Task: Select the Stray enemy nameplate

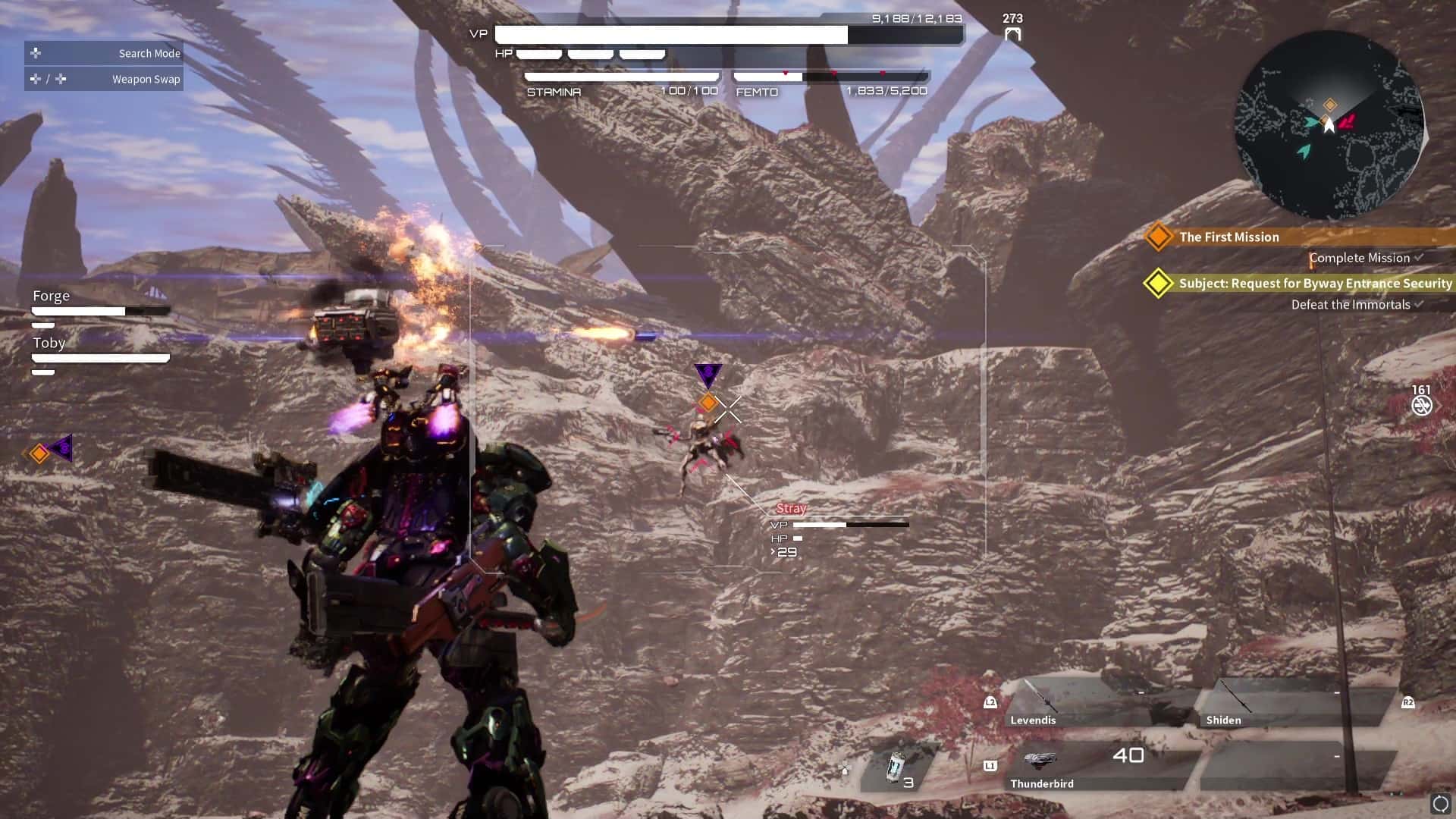Action: point(791,508)
